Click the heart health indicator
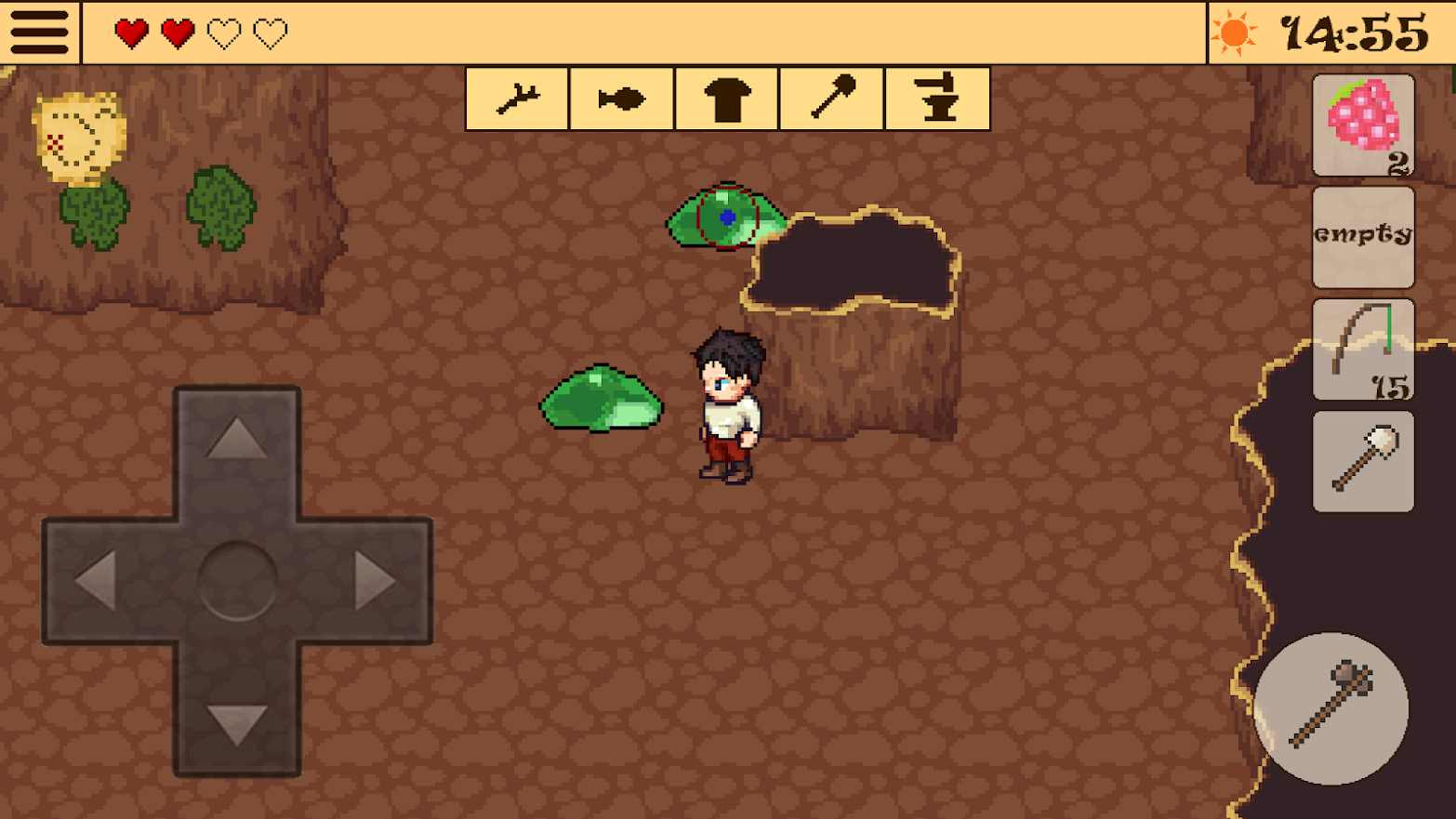The image size is (1456, 819). (x=131, y=31)
